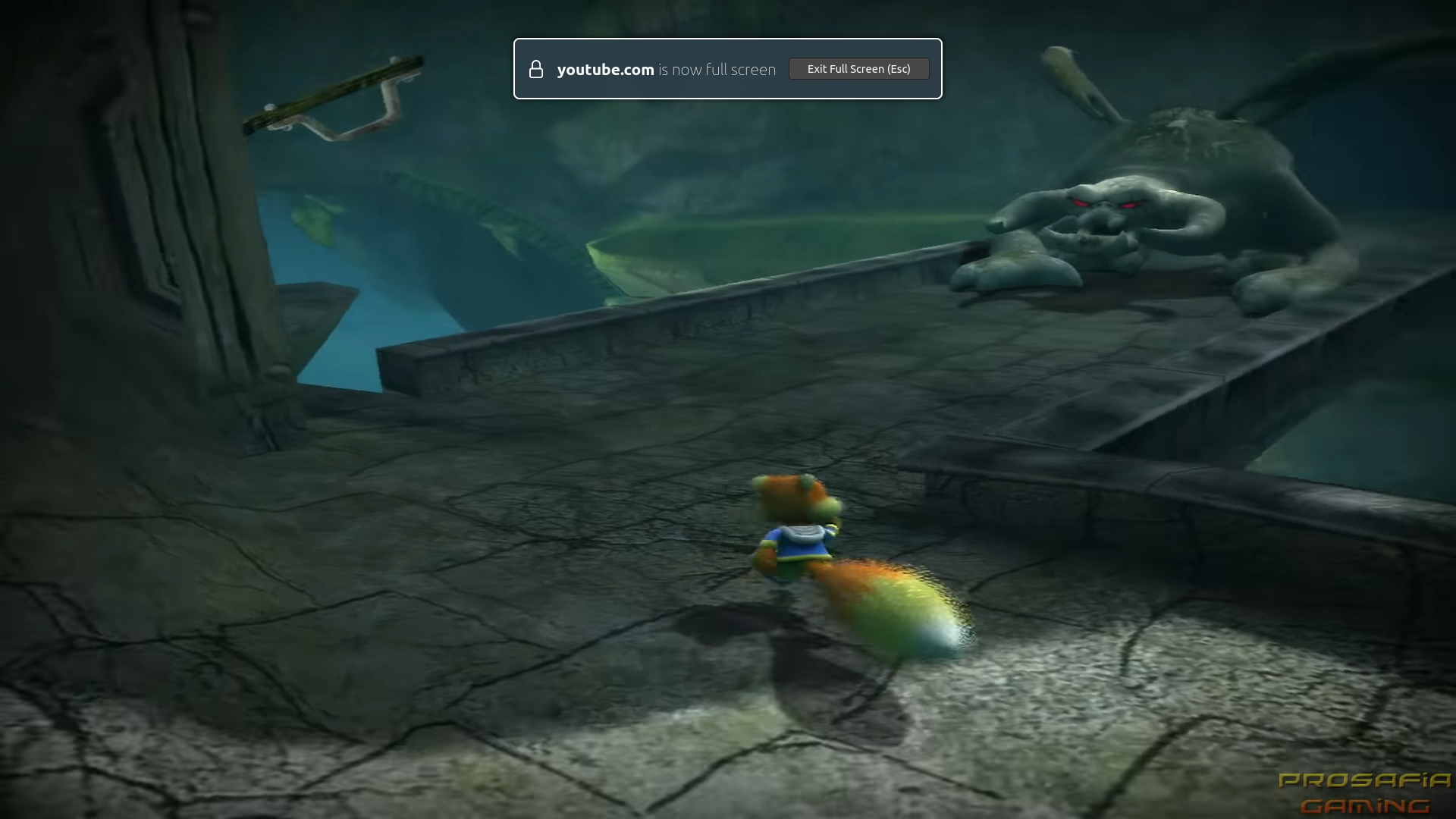The height and width of the screenshot is (819, 1456).
Task: Click the padlock icon in the notification
Action: pyautogui.click(x=537, y=69)
